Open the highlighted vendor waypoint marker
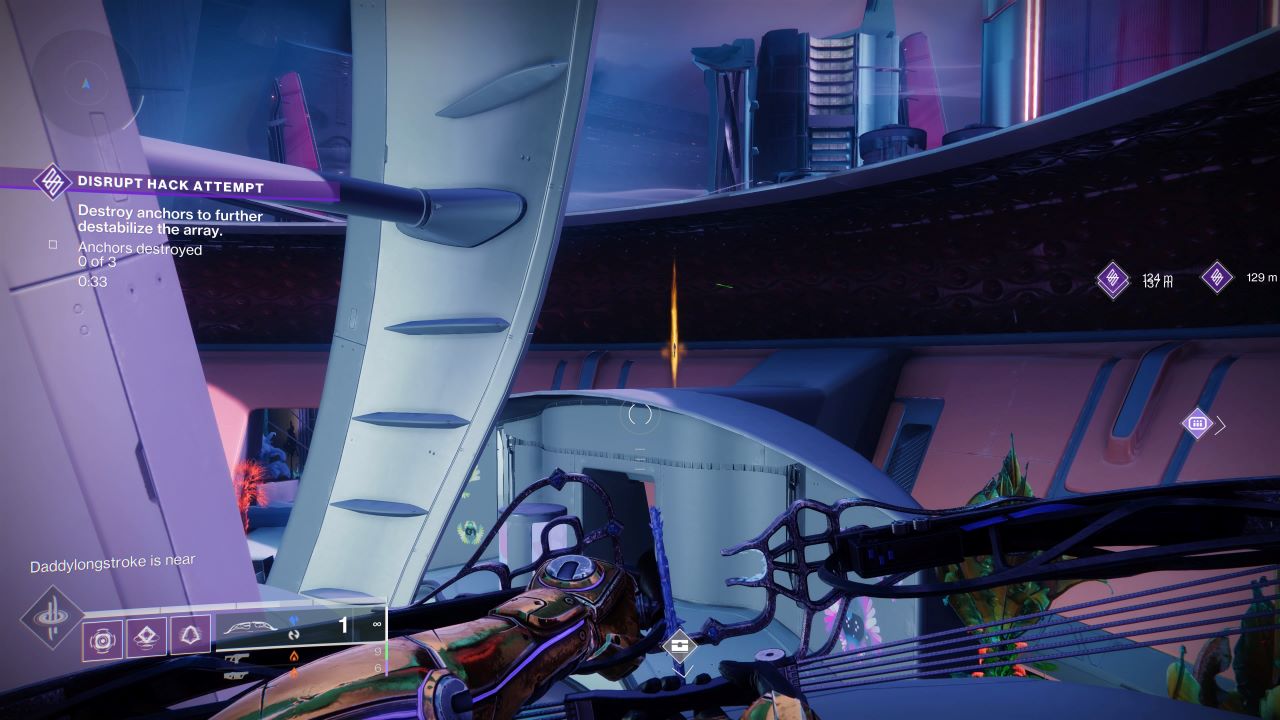 (x=1198, y=424)
